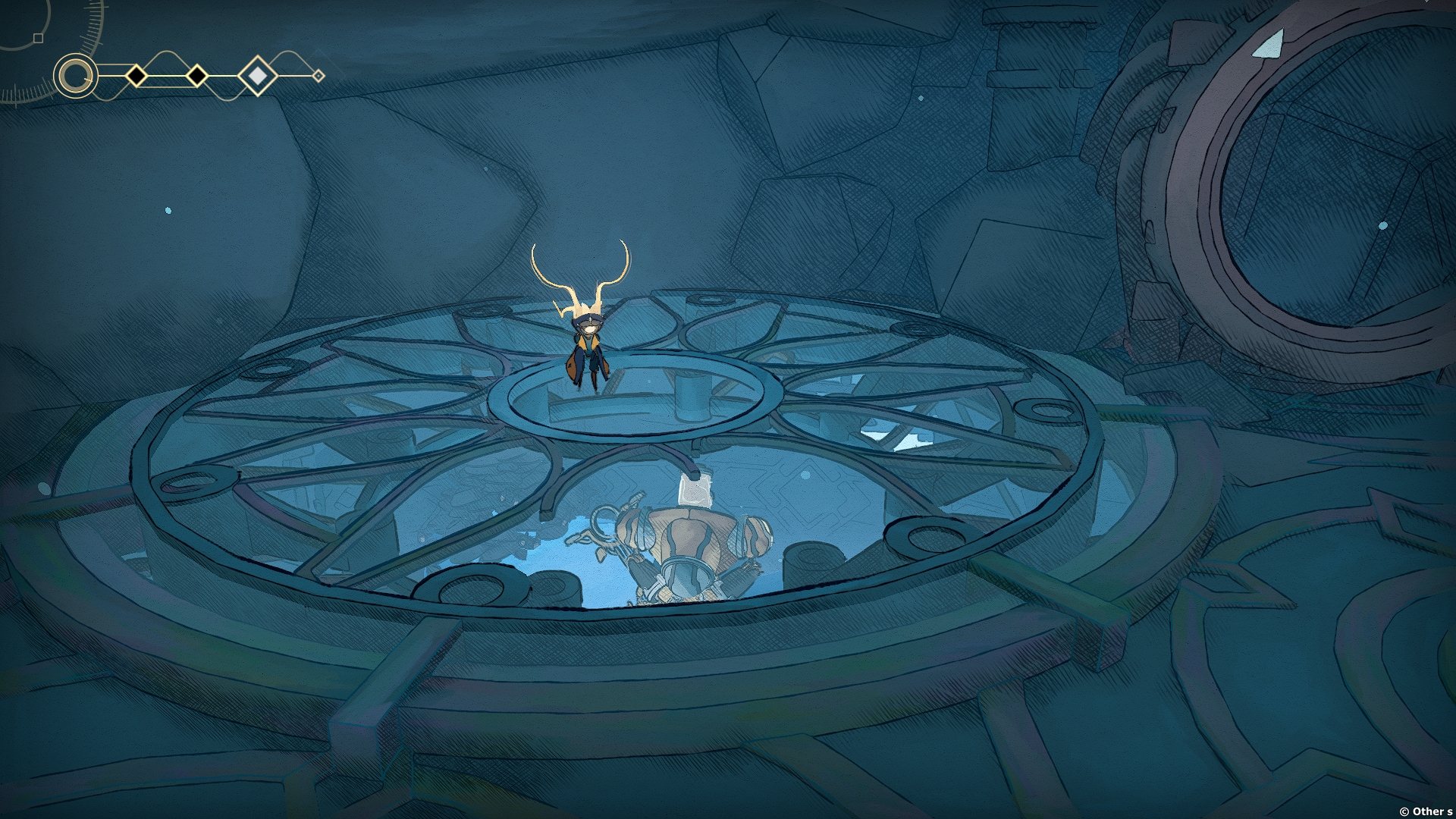Select the large white diamond marker
Screen dimensions: 1456x819
[257, 76]
